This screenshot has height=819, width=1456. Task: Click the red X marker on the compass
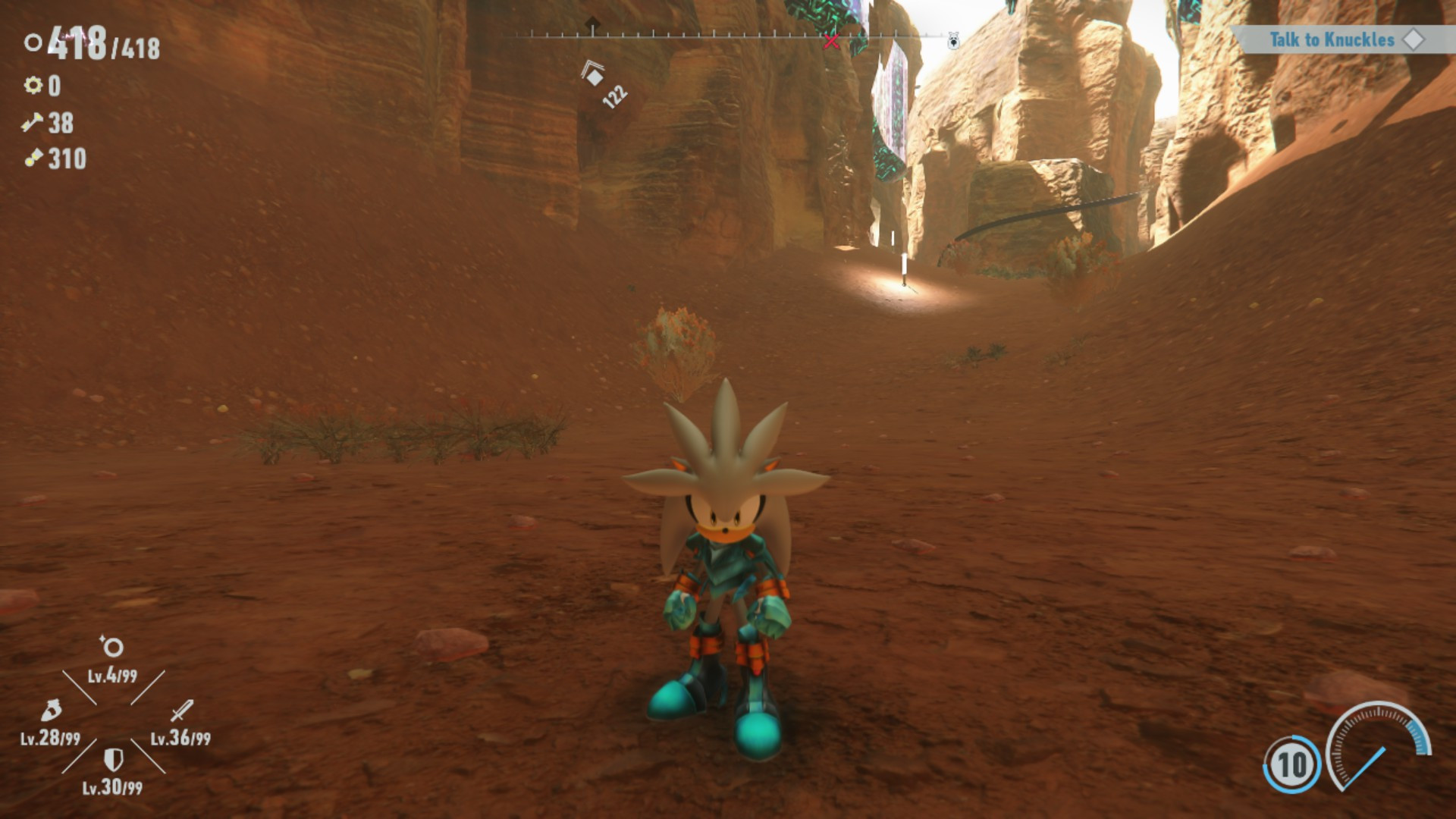831,42
